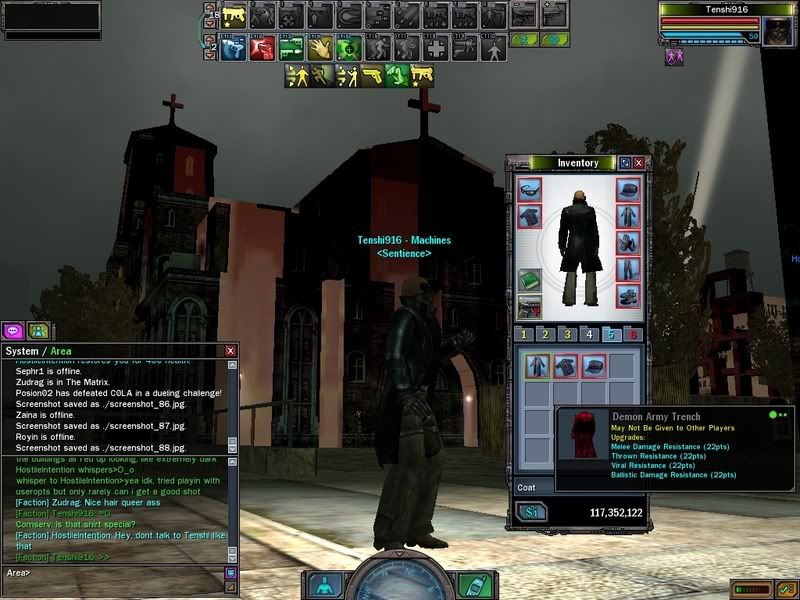Screen dimensions: 800x600
Task: Switch to inventory tab 3
Action: click(x=568, y=335)
